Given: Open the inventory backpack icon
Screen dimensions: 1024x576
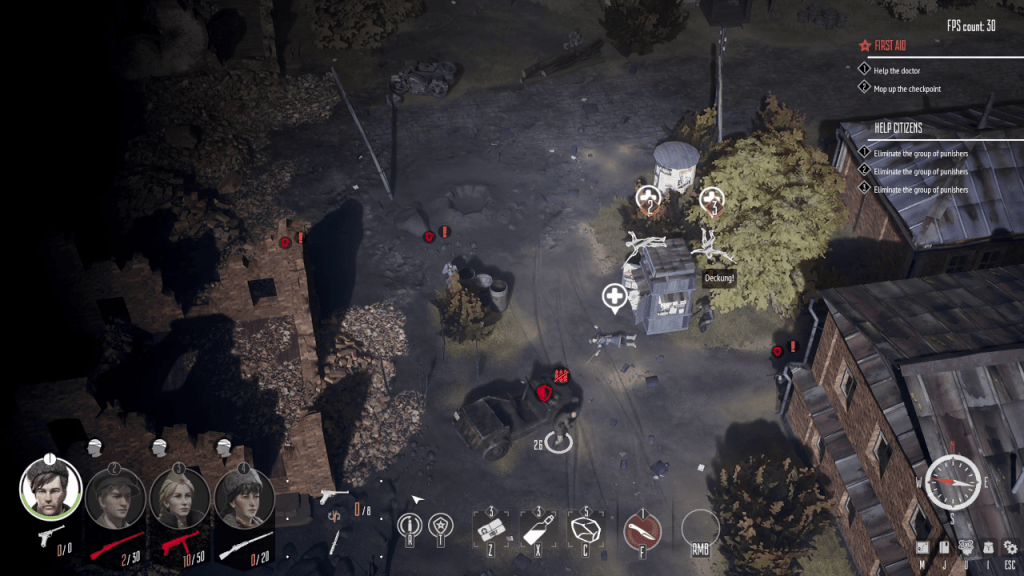Looking at the screenshot, I should pos(987,548).
